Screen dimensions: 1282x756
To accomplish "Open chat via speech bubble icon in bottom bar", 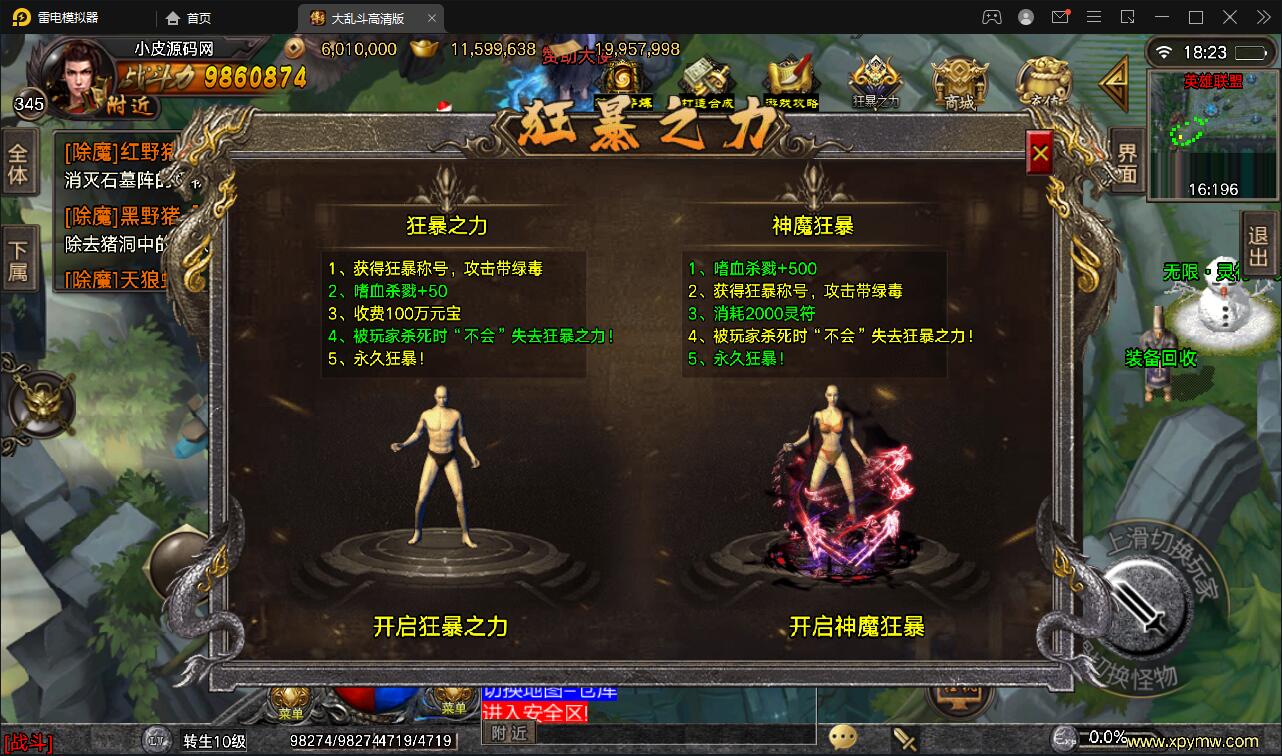I will (842, 737).
